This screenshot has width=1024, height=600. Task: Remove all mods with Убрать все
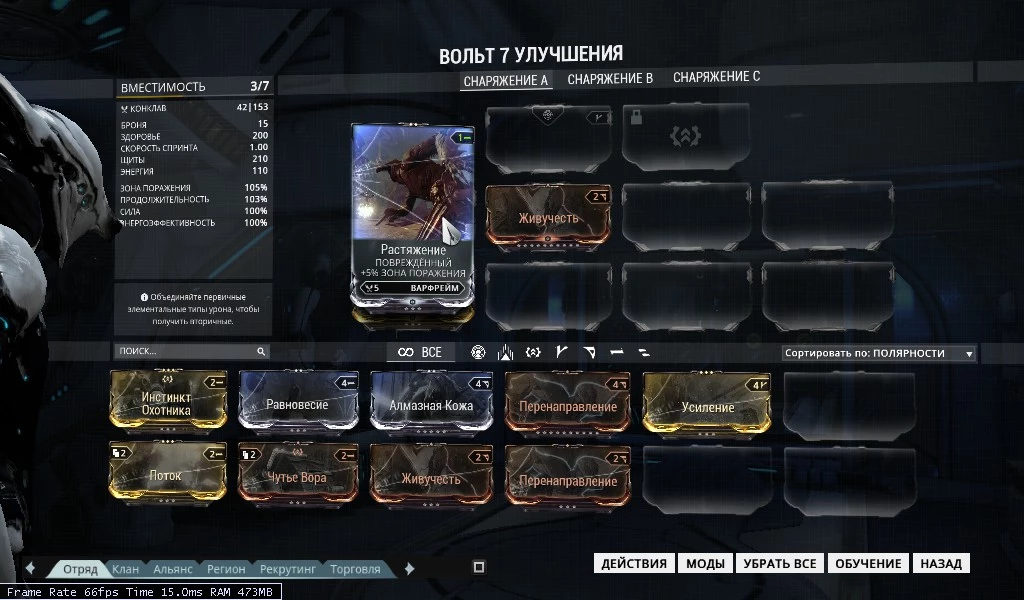pos(780,564)
